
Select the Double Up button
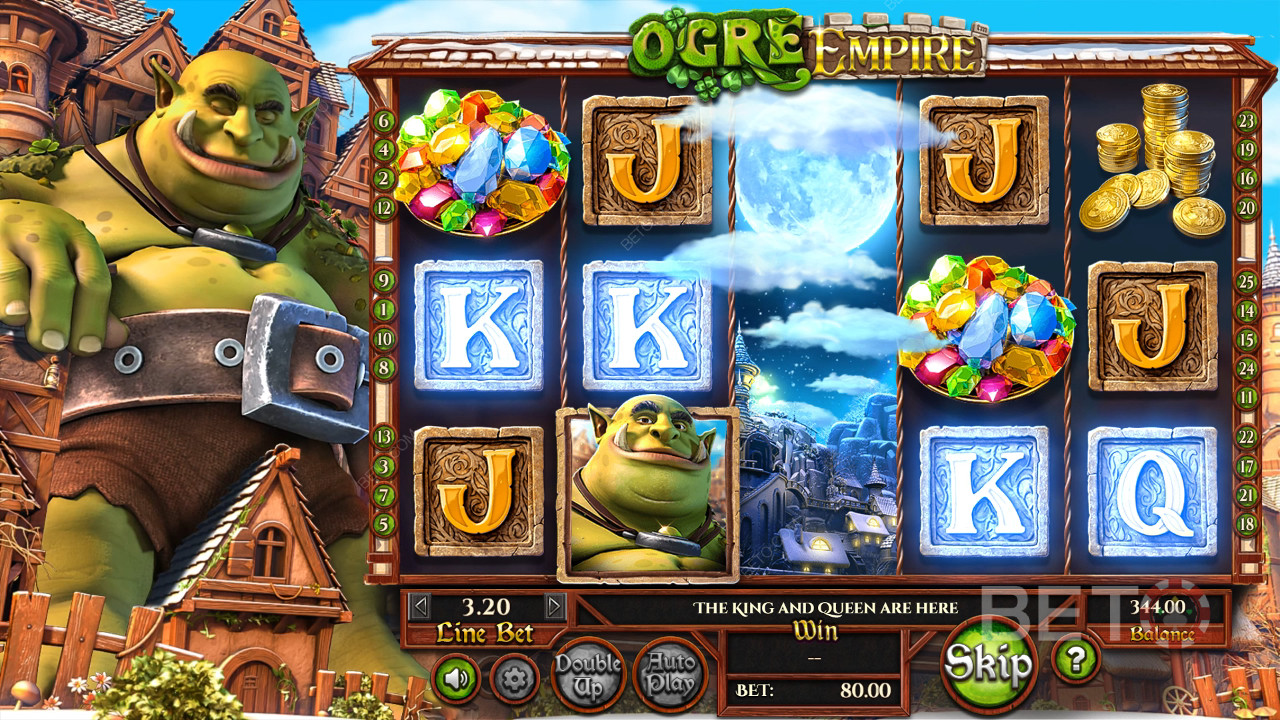click(588, 673)
